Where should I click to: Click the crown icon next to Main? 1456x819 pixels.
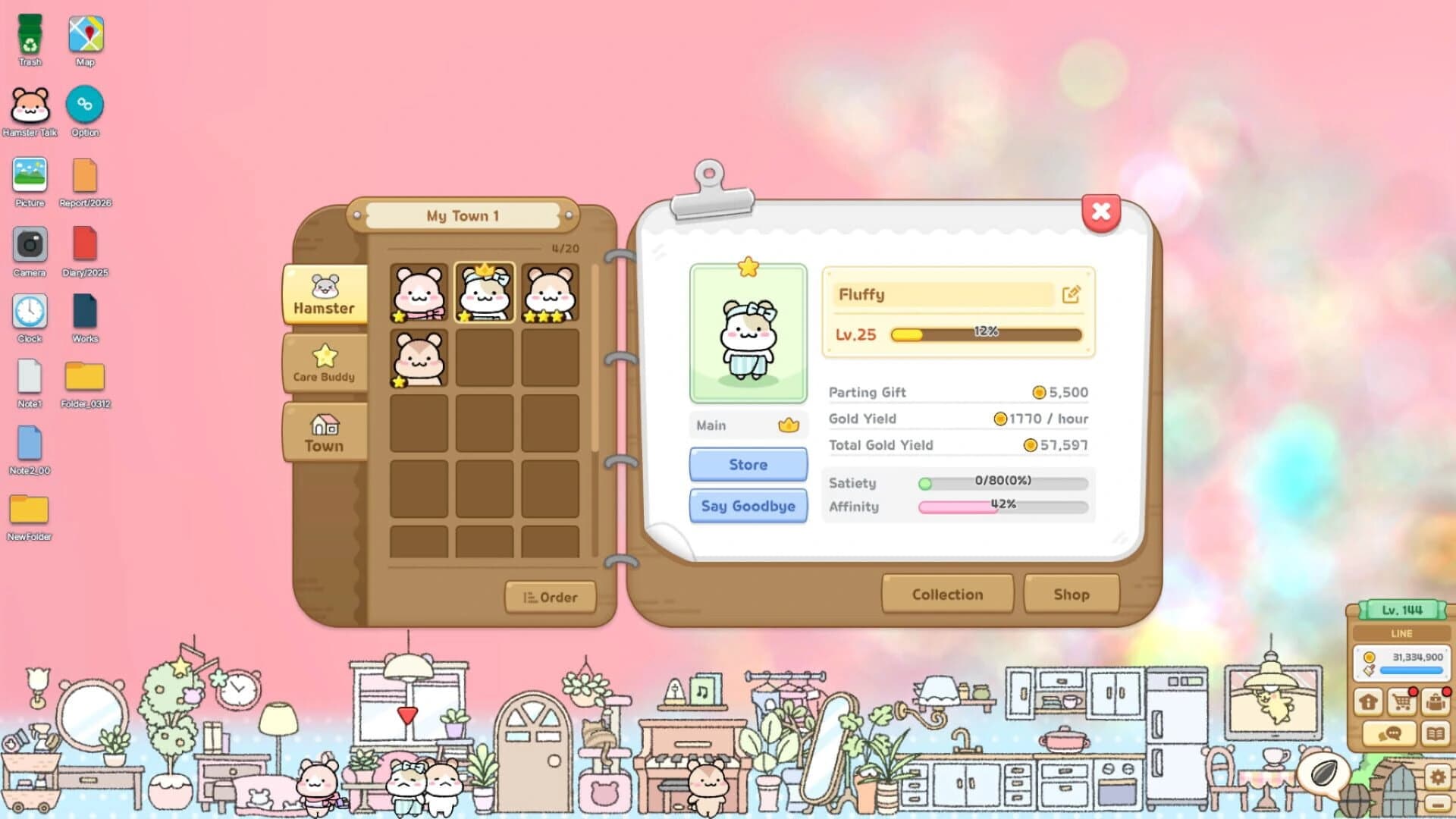(x=791, y=425)
